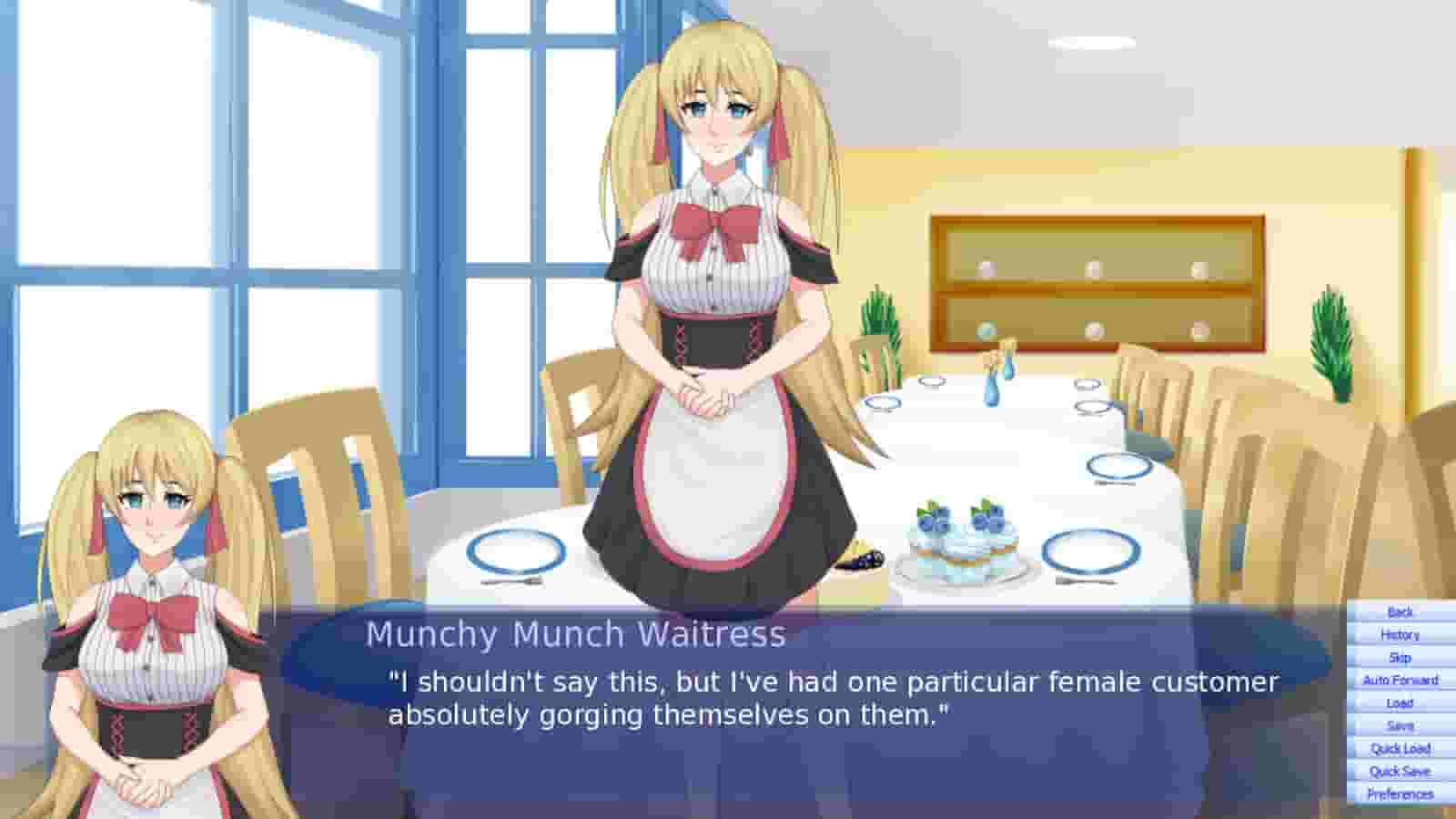This screenshot has height=819, width=1456.
Task: Click Quick Save to save progress
Action: click(1400, 771)
